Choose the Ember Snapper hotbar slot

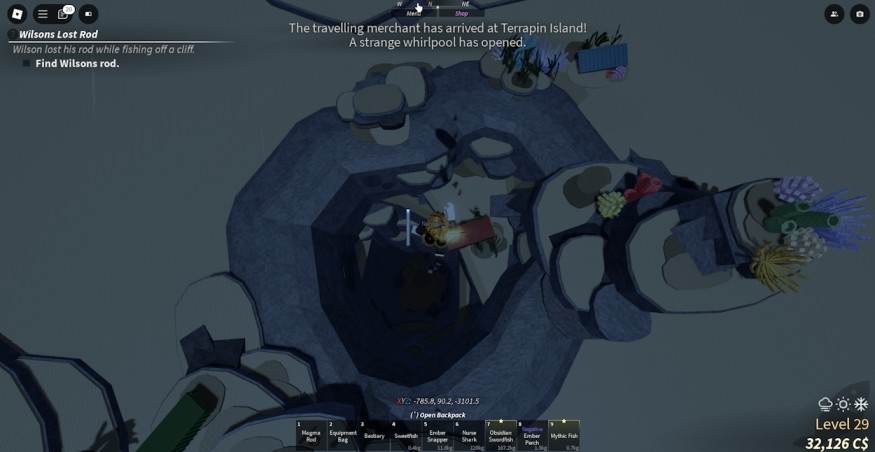coord(437,435)
